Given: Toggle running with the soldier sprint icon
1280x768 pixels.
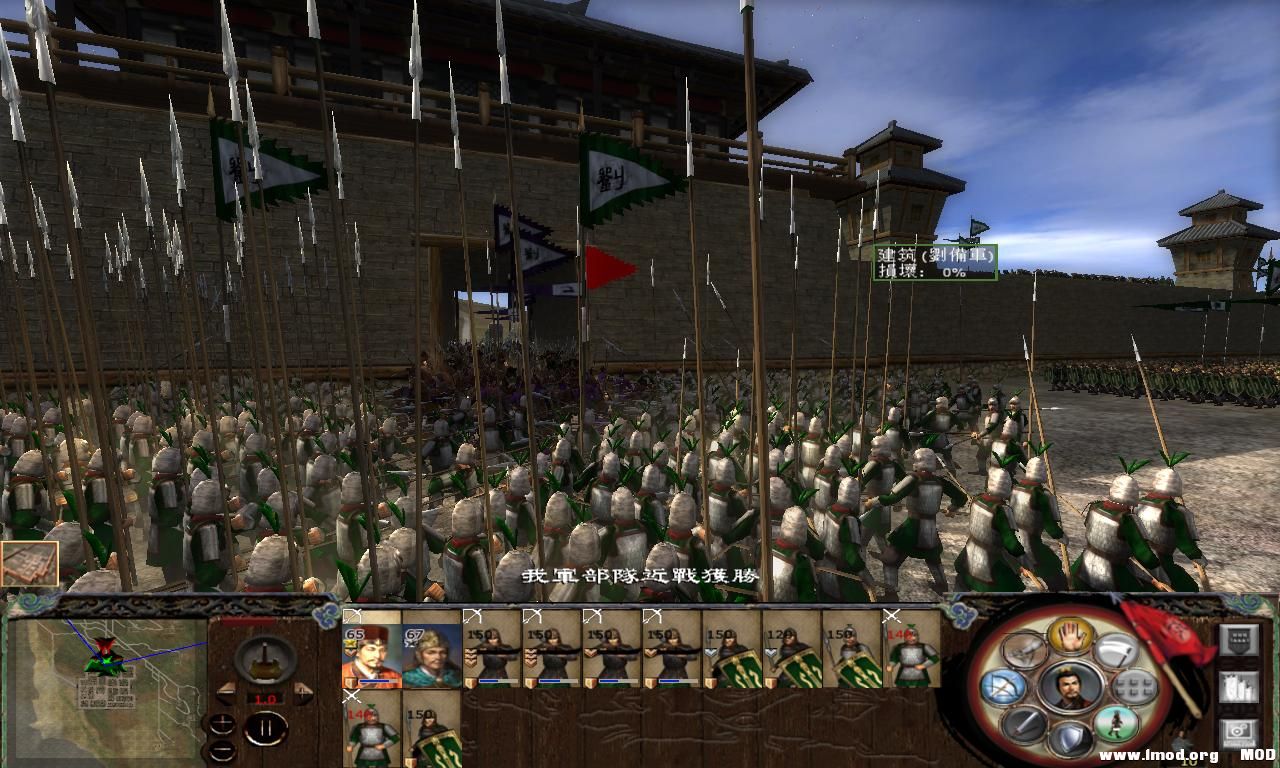Looking at the screenshot, I should (x=1118, y=725).
